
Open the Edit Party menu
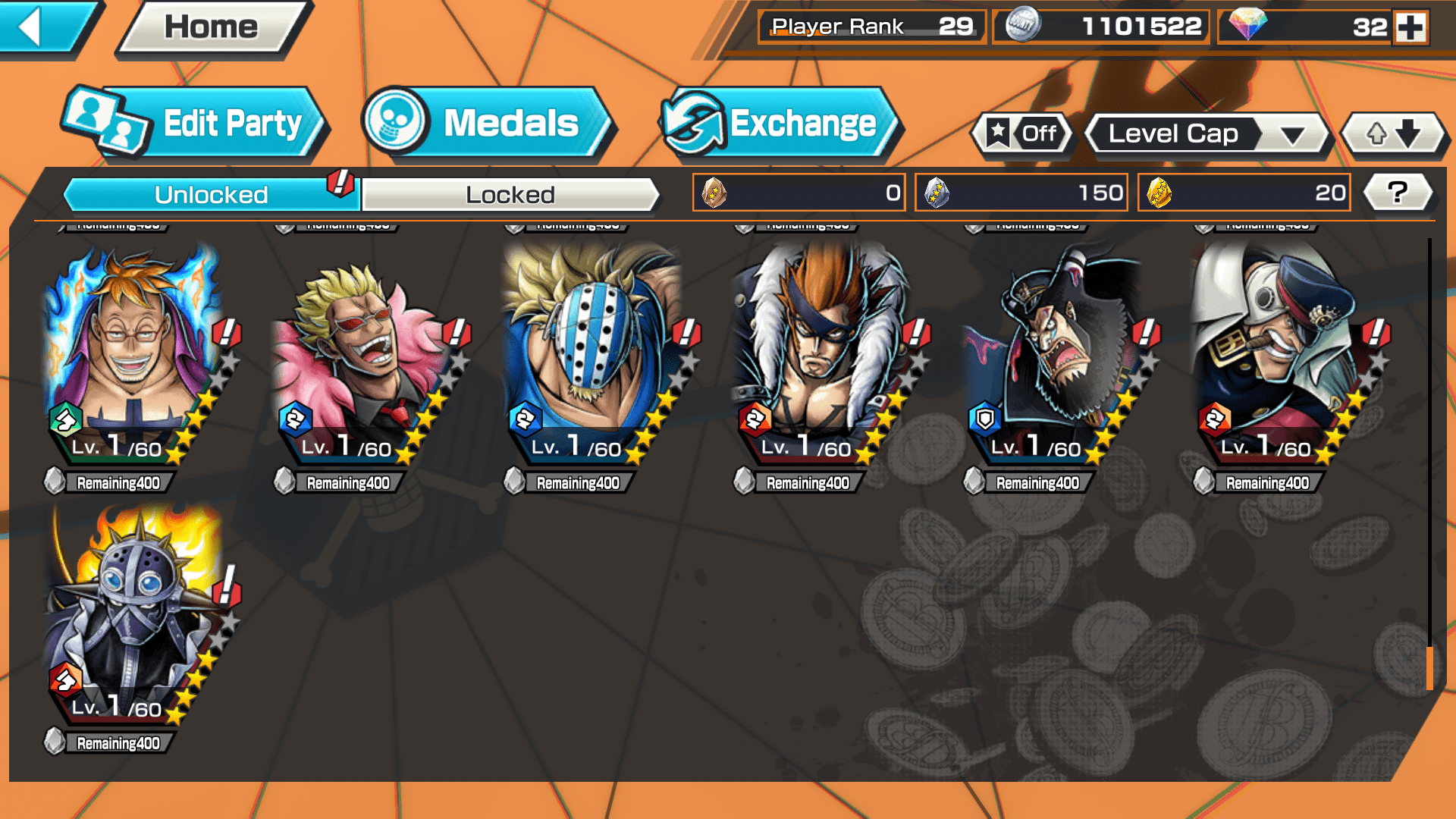click(x=195, y=124)
